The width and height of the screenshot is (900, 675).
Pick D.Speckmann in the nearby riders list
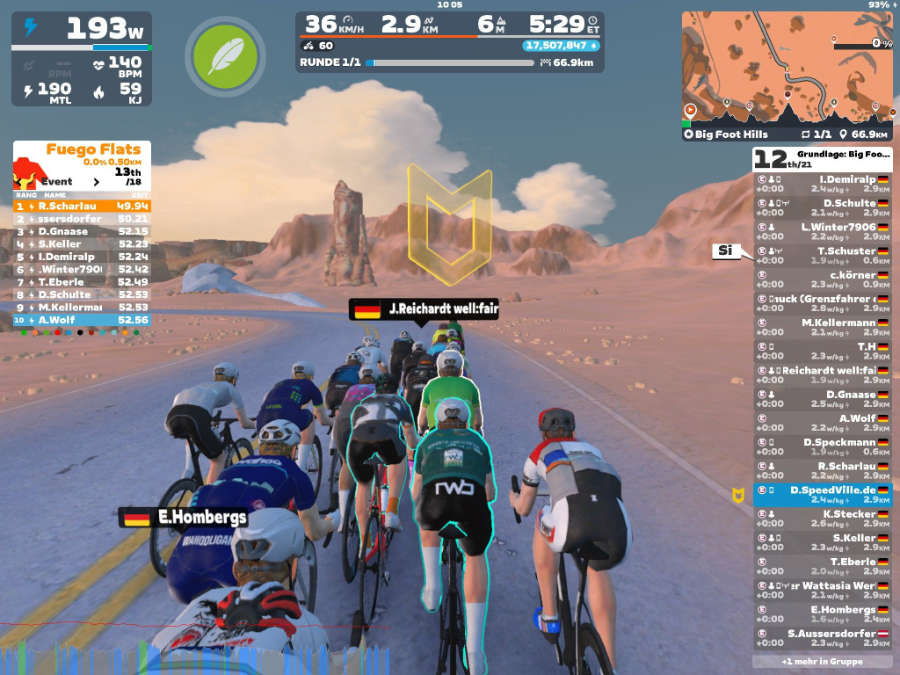pyautogui.click(x=822, y=447)
